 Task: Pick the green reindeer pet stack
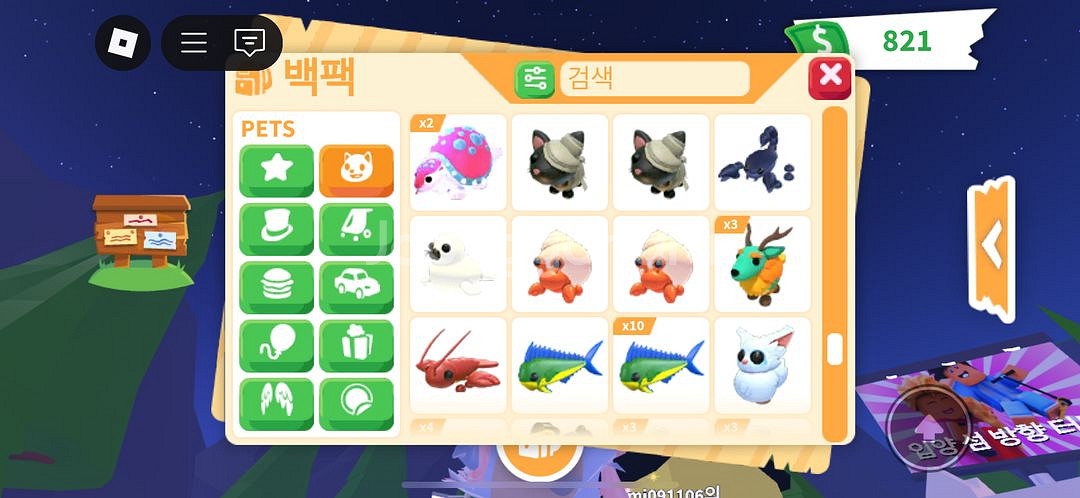pyautogui.click(x=762, y=264)
